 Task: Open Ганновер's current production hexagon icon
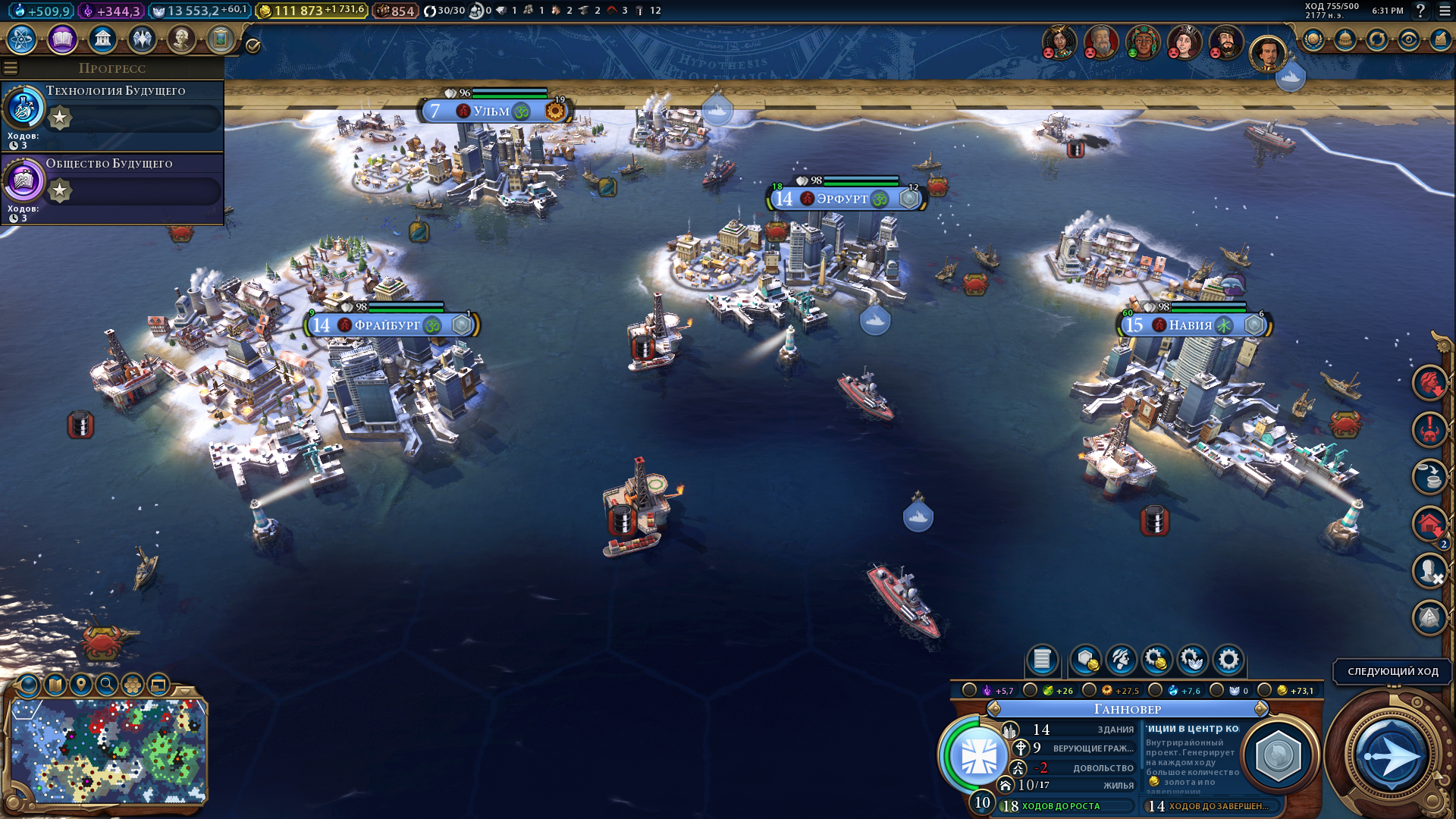(1279, 755)
